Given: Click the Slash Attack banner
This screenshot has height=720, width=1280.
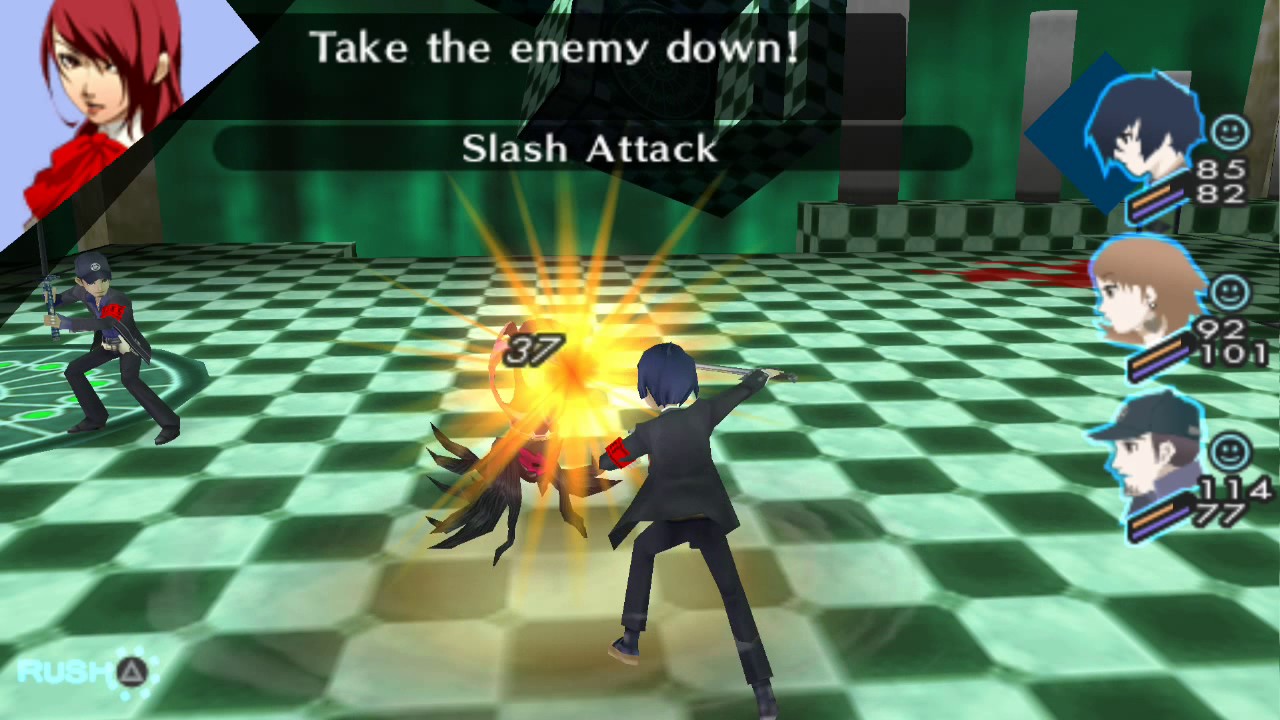Looking at the screenshot, I should point(590,149).
